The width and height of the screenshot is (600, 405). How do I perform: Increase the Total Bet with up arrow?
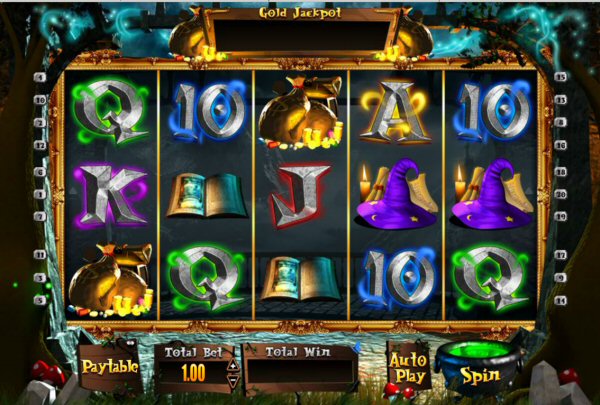pyautogui.click(x=234, y=364)
